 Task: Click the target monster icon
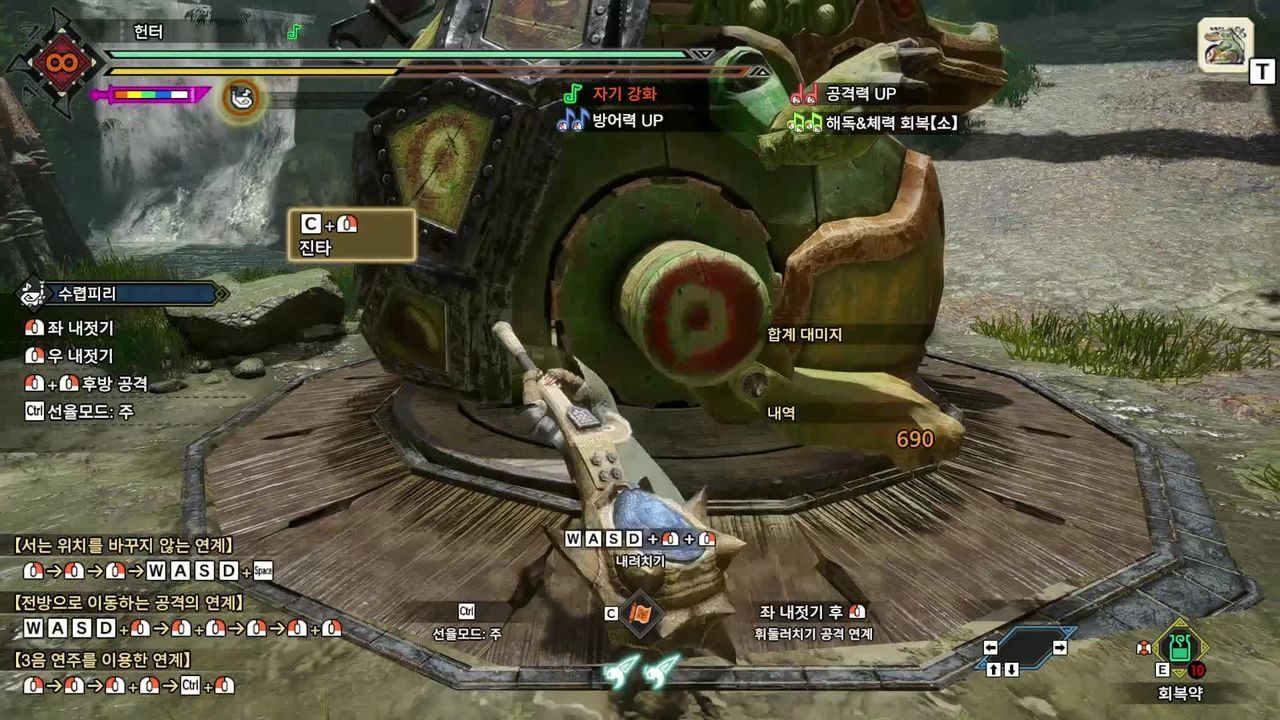pos(1225,45)
